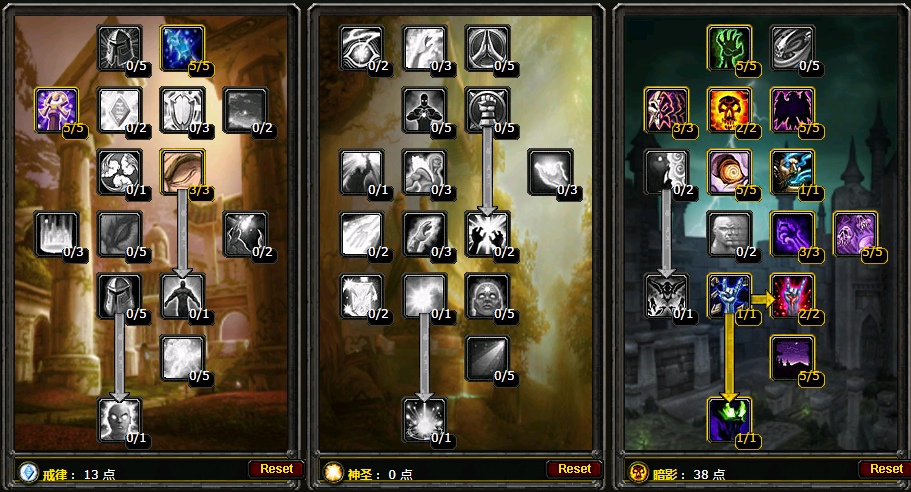Select the starry night sky Shadow talent
The image size is (911, 492).
(791, 357)
